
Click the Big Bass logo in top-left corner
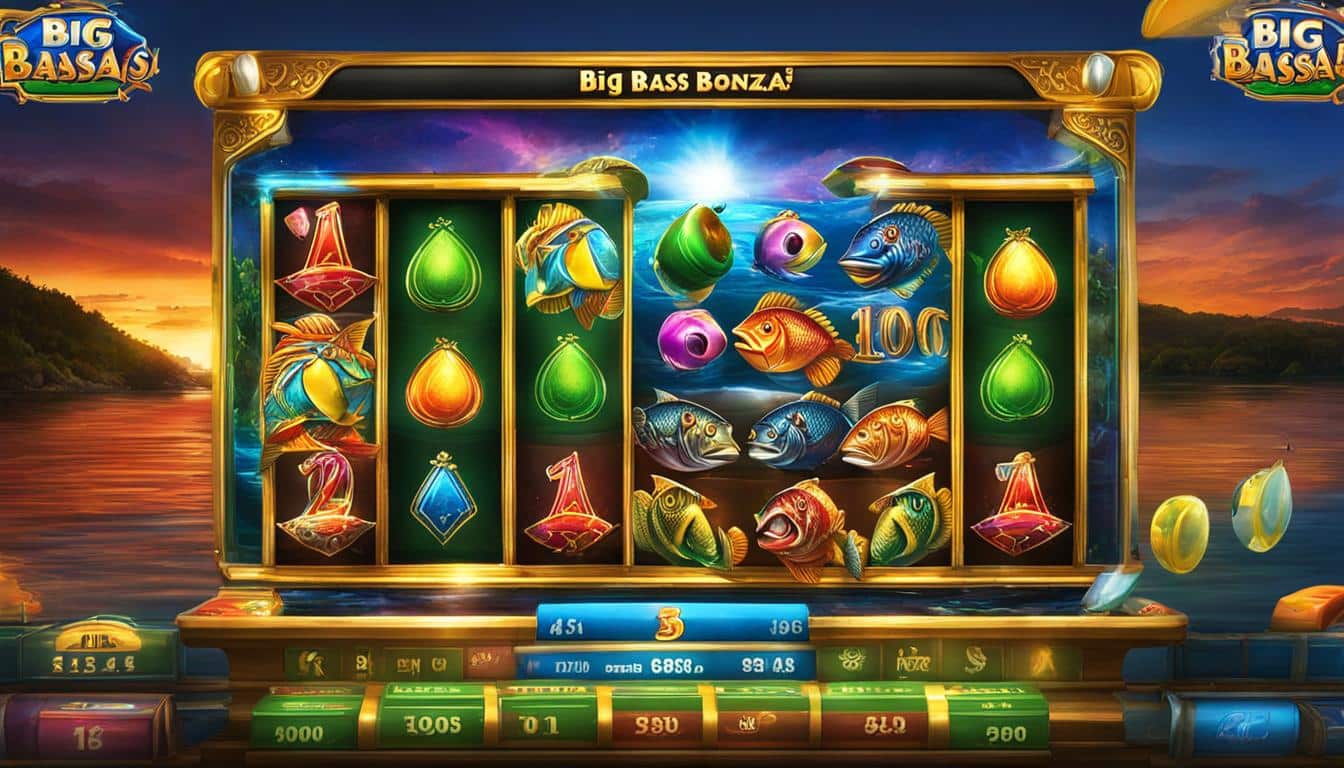point(78,52)
